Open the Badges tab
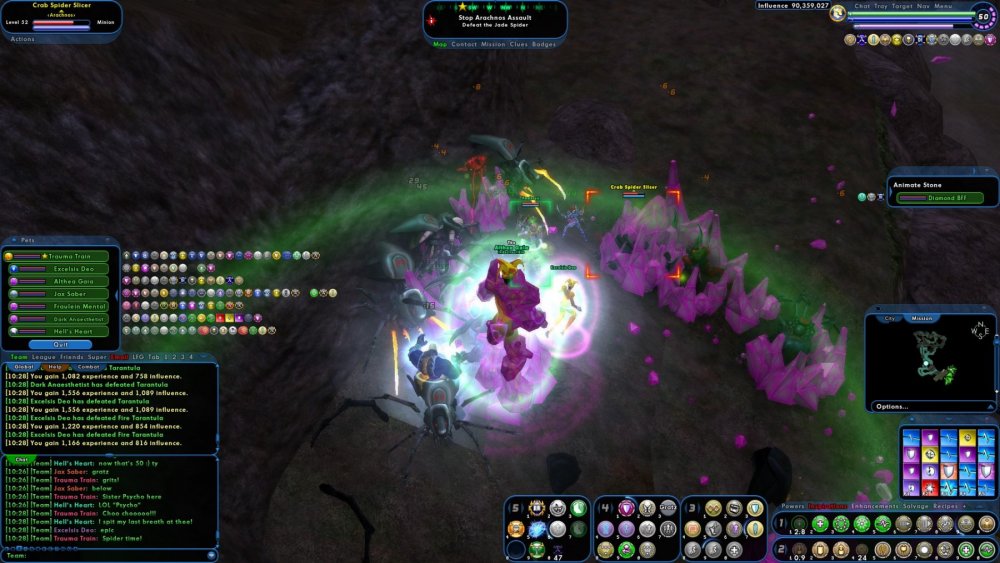1000x563 pixels. point(544,44)
